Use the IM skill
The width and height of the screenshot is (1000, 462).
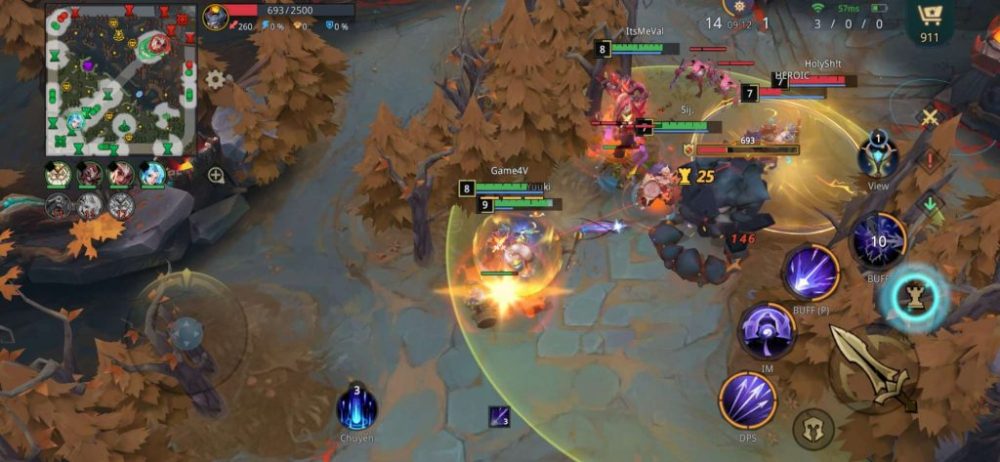[x=767, y=331]
